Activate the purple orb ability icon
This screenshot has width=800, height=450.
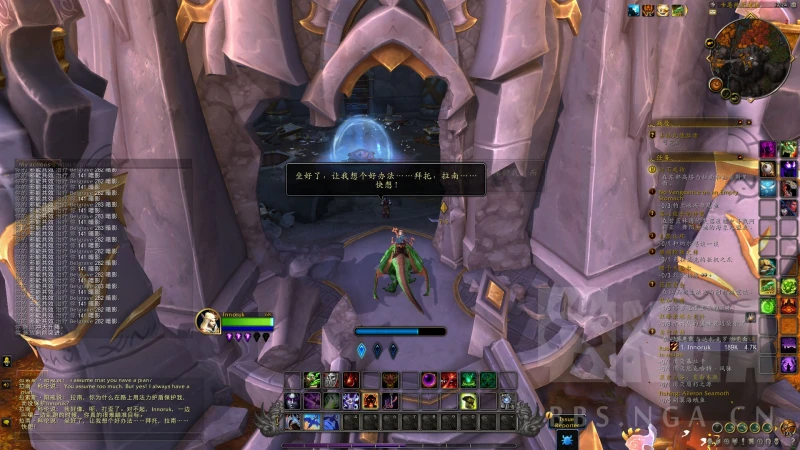pyautogui.click(x=428, y=380)
